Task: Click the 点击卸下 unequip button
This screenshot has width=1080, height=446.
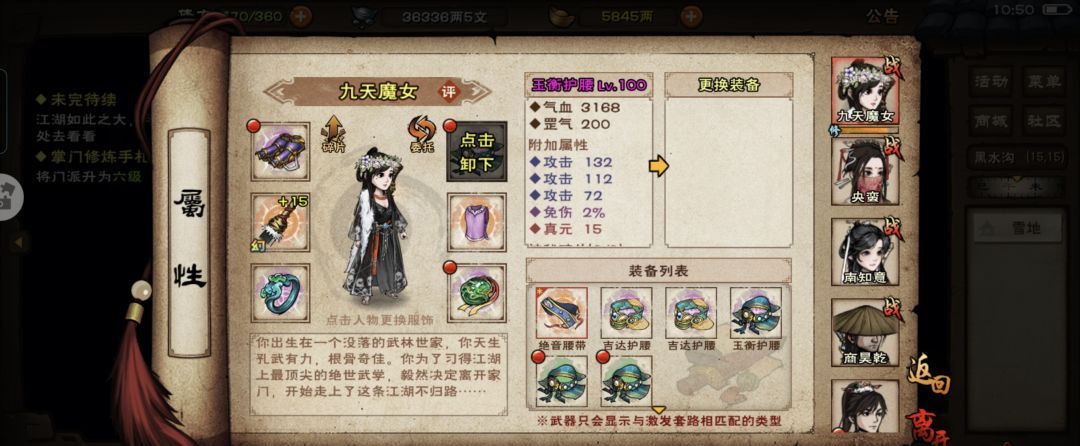Action: (x=476, y=151)
